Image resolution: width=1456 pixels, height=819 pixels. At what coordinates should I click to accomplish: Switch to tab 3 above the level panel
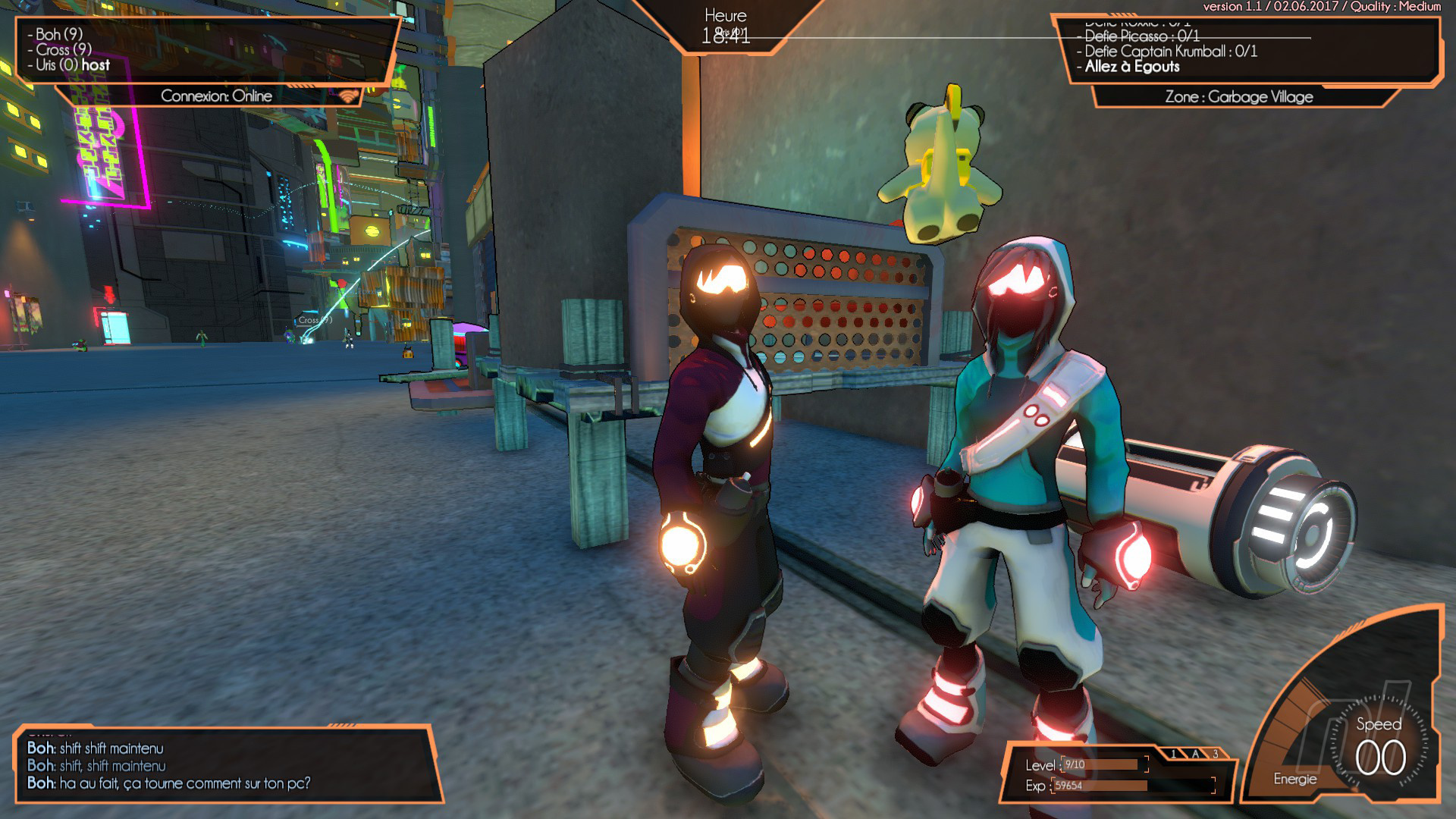point(1216,754)
